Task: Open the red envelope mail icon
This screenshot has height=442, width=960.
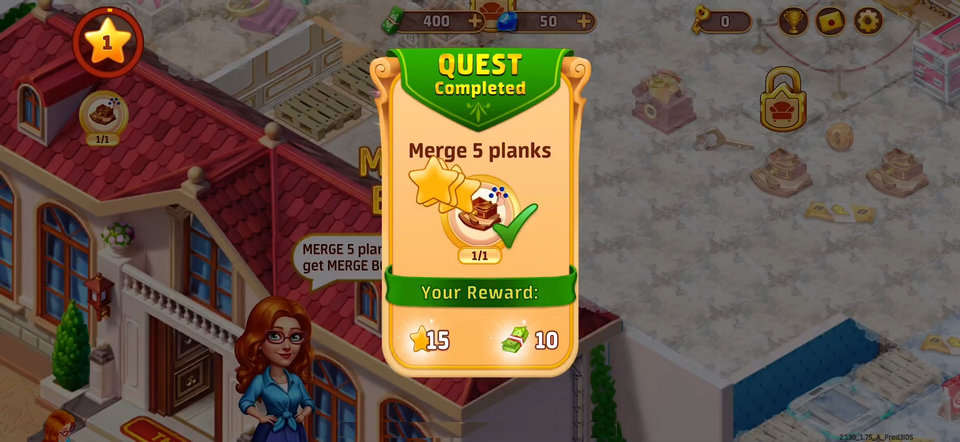Action: pyautogui.click(x=831, y=21)
